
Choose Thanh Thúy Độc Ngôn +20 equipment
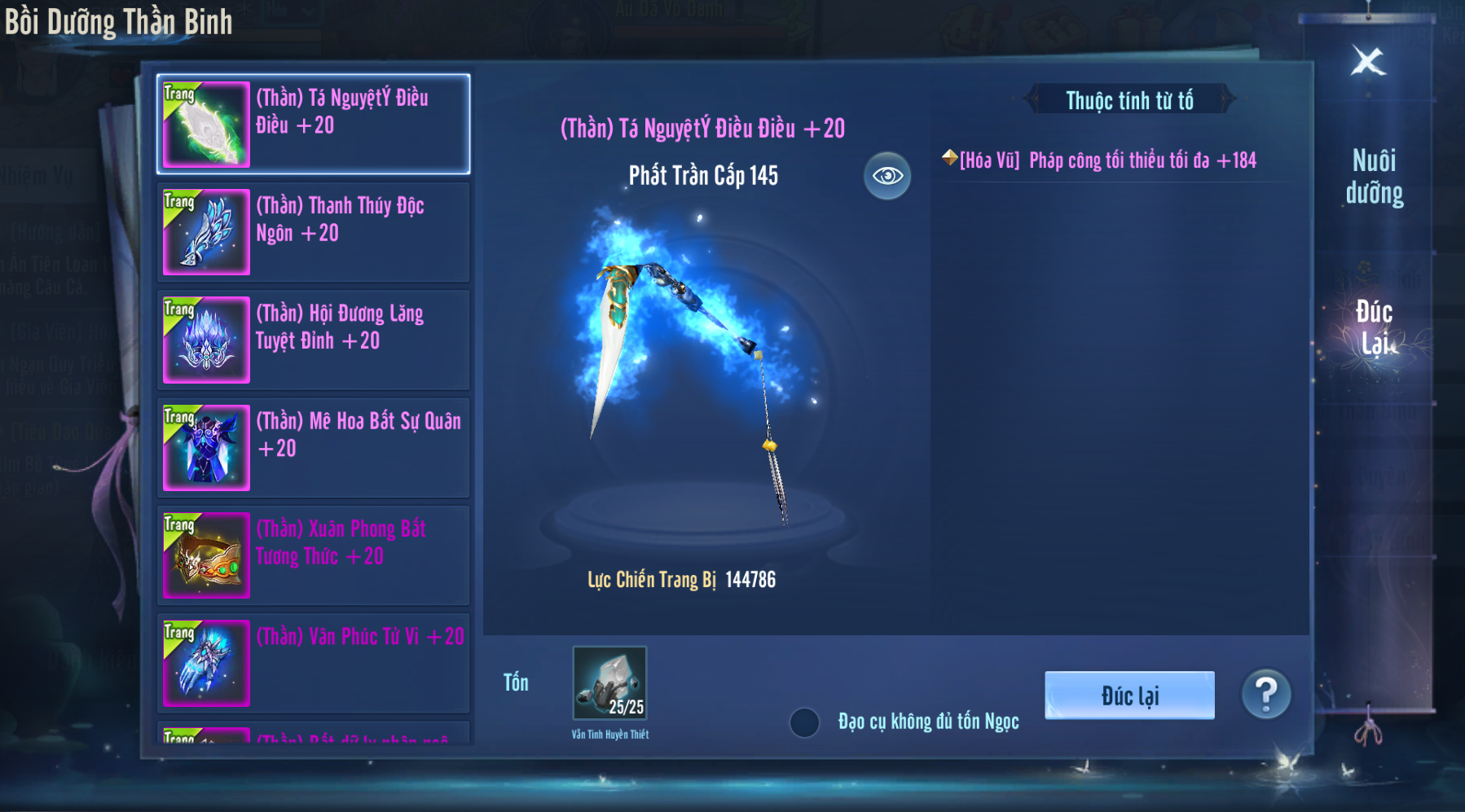tap(314, 232)
